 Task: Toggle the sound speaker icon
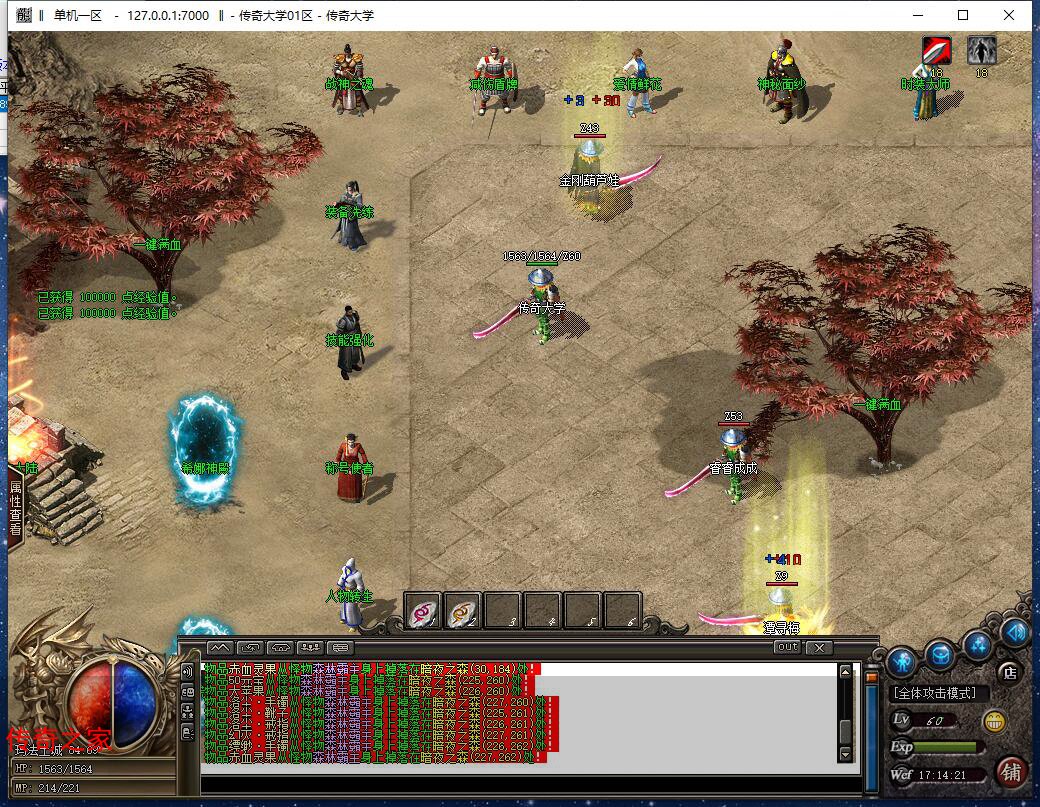(x=1015, y=632)
